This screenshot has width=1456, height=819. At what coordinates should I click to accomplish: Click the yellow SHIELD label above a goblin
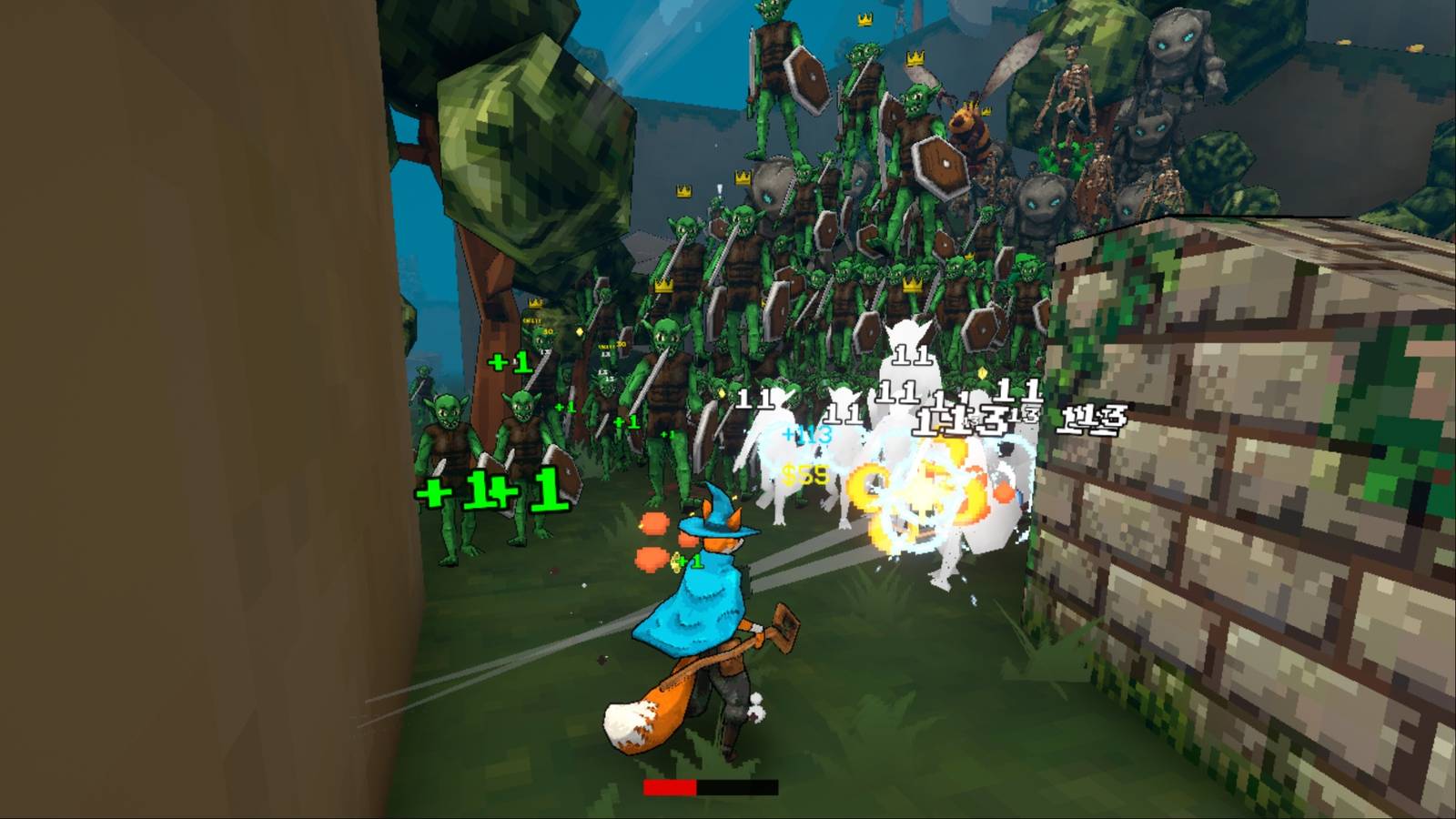[x=531, y=320]
